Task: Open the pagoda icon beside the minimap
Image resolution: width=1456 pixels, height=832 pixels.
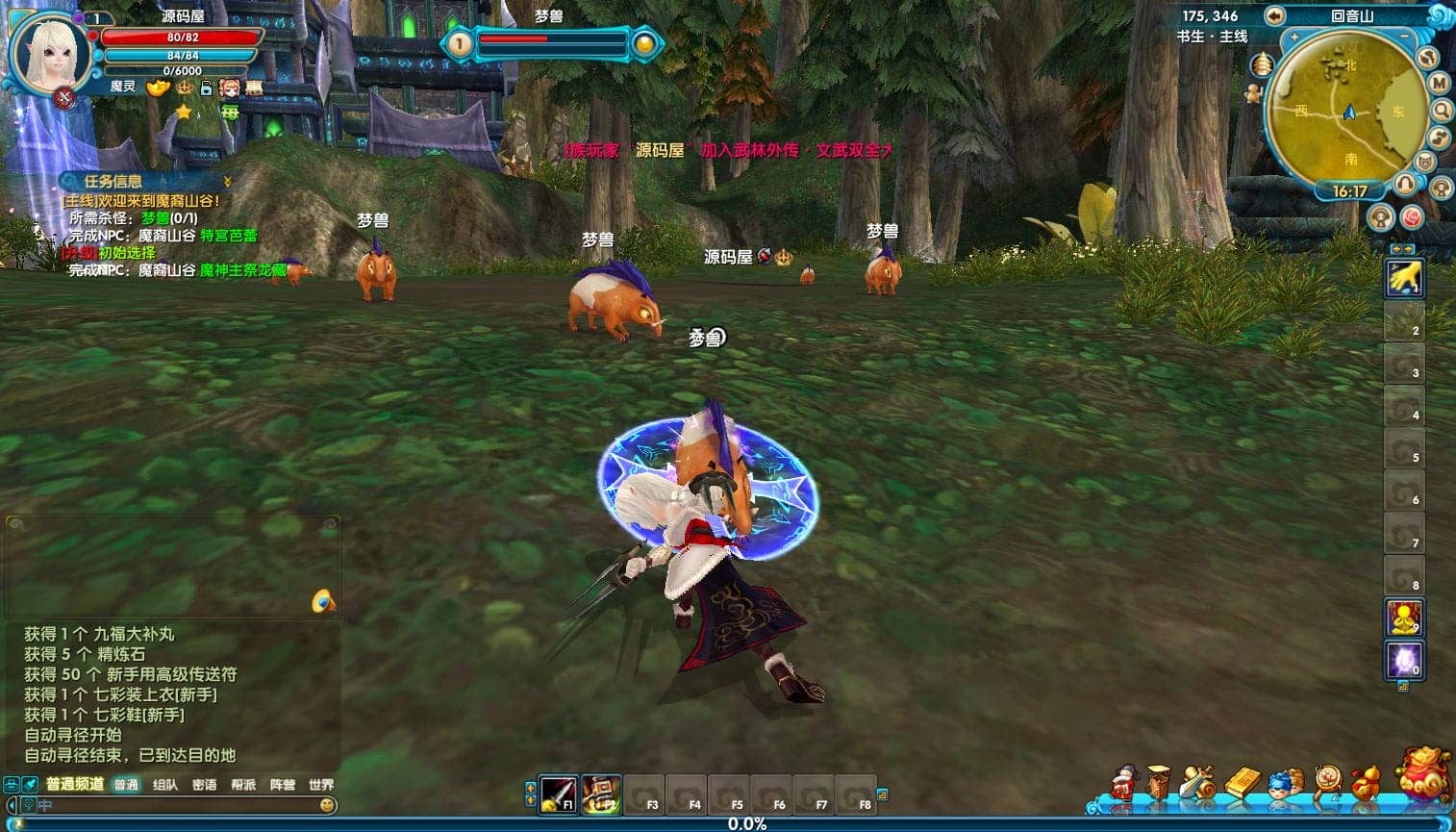Action: pos(1262,65)
